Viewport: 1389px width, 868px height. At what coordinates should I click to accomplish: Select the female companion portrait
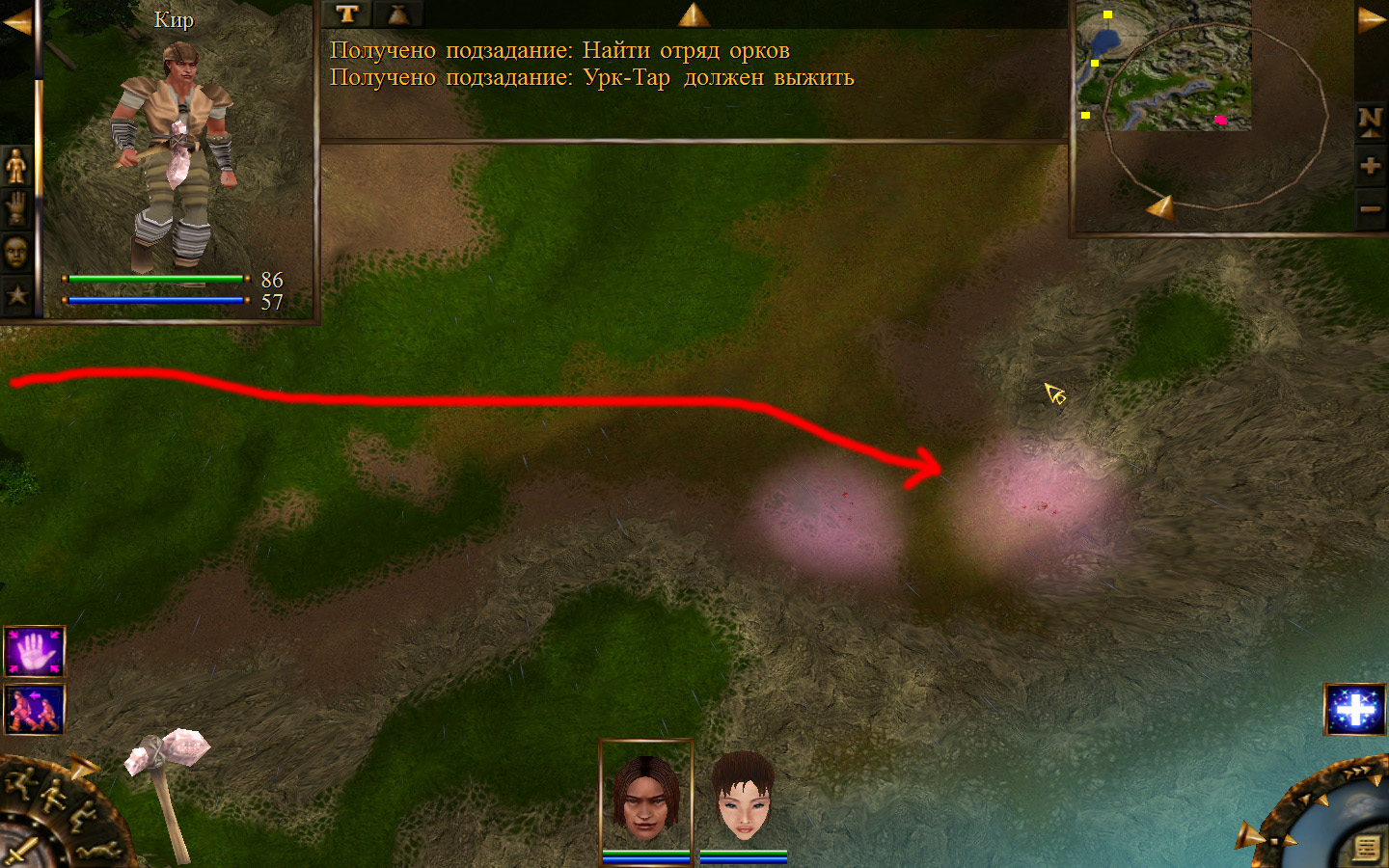click(x=743, y=798)
